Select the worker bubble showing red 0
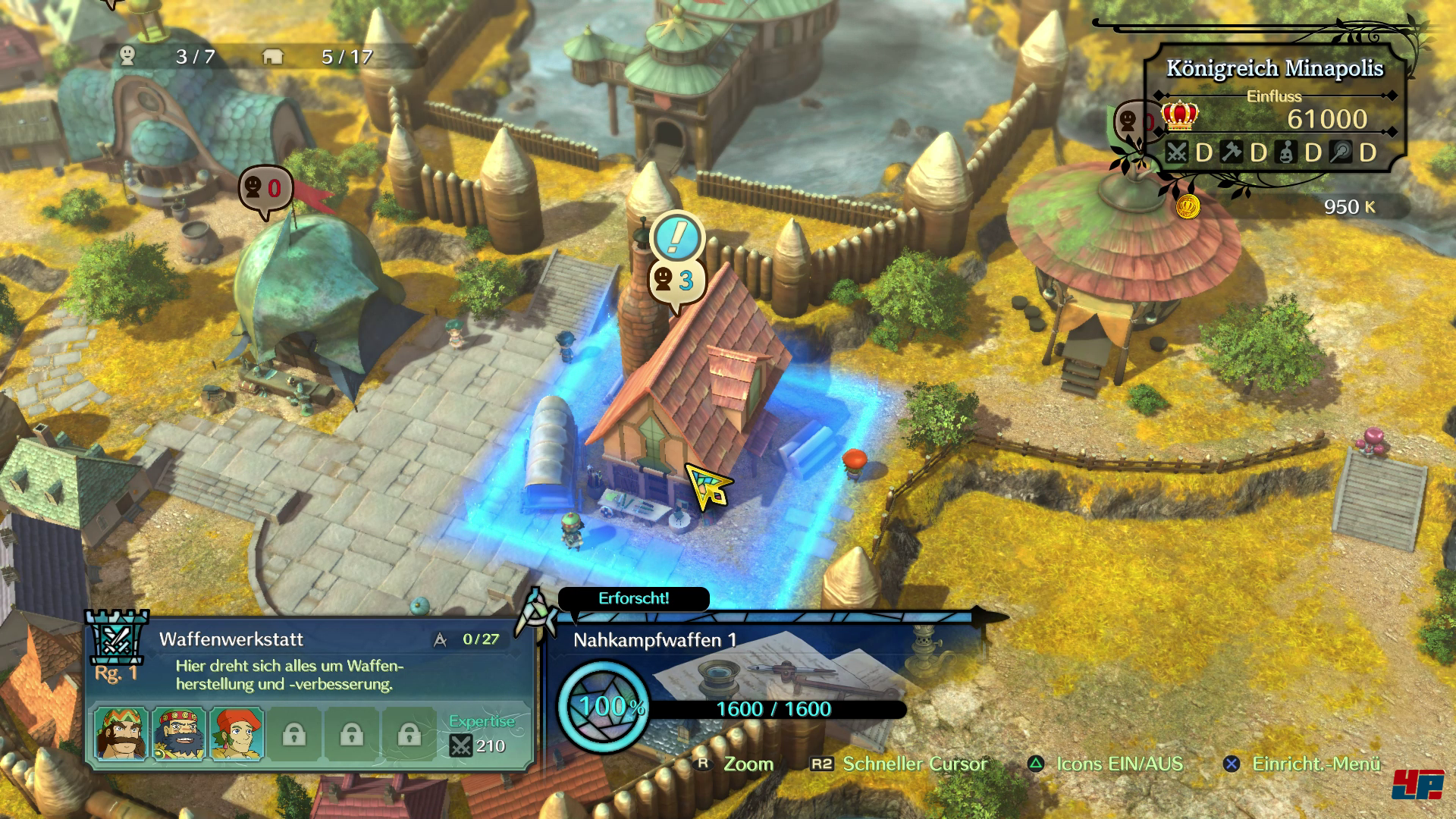 point(265,188)
